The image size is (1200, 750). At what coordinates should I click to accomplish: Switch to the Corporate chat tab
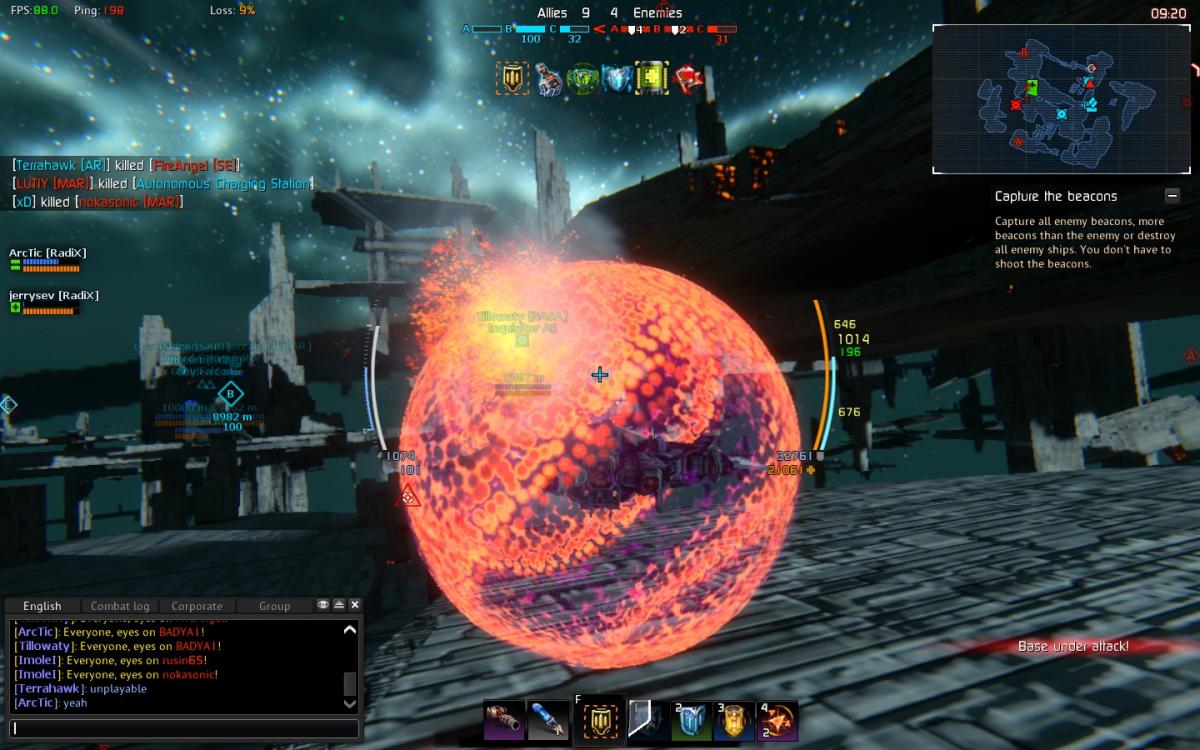[197, 606]
